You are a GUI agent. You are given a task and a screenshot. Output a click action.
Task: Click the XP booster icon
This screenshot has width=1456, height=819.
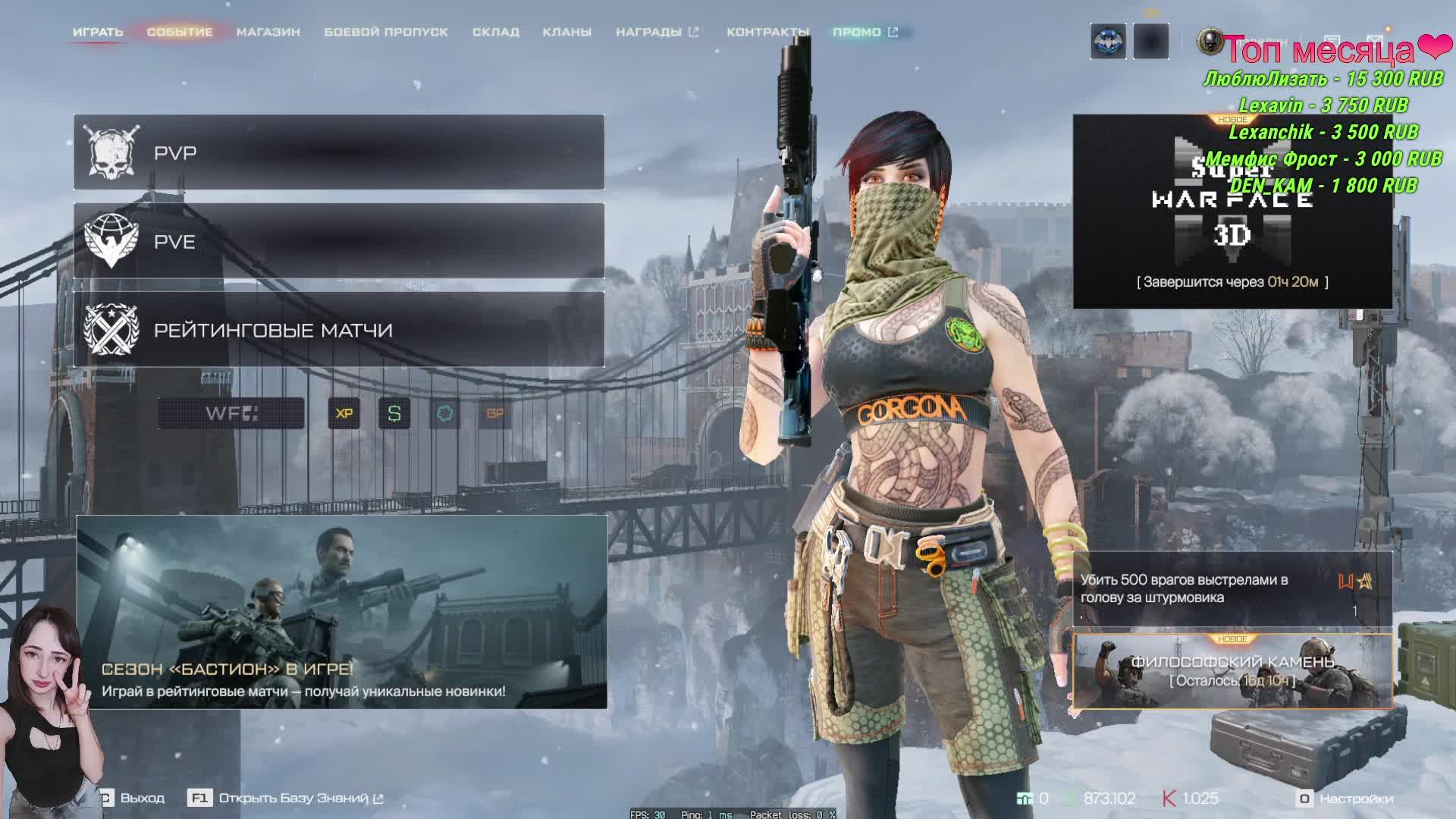(x=344, y=413)
